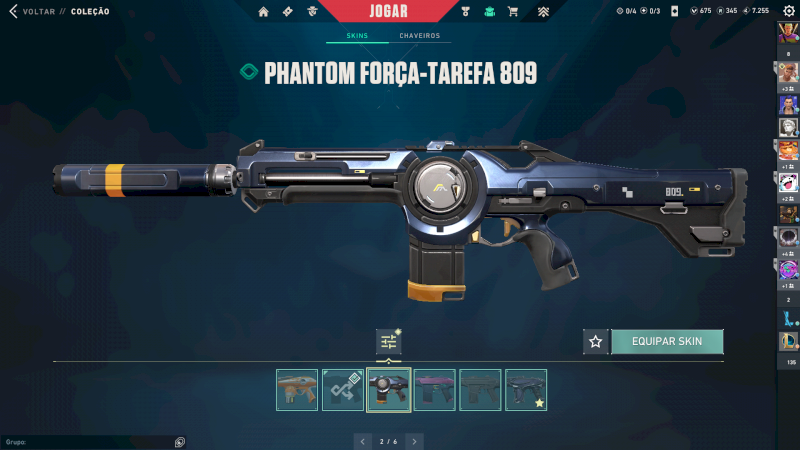Open the skin customization sliders button

click(x=388, y=342)
